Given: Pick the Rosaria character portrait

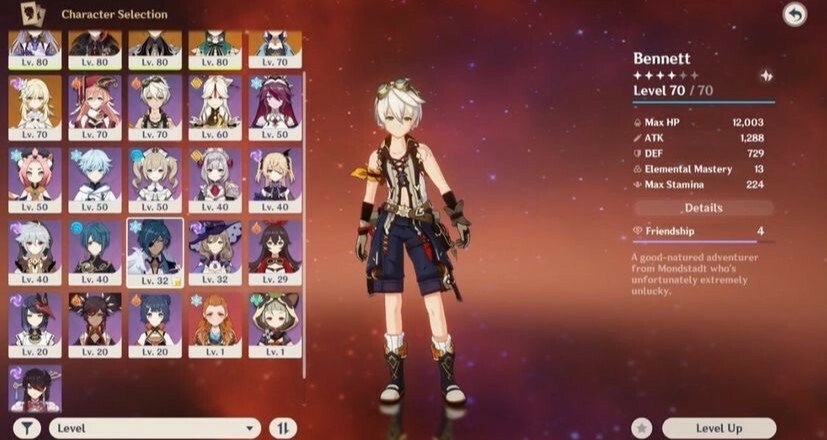Looking at the screenshot, I should coord(275,104).
